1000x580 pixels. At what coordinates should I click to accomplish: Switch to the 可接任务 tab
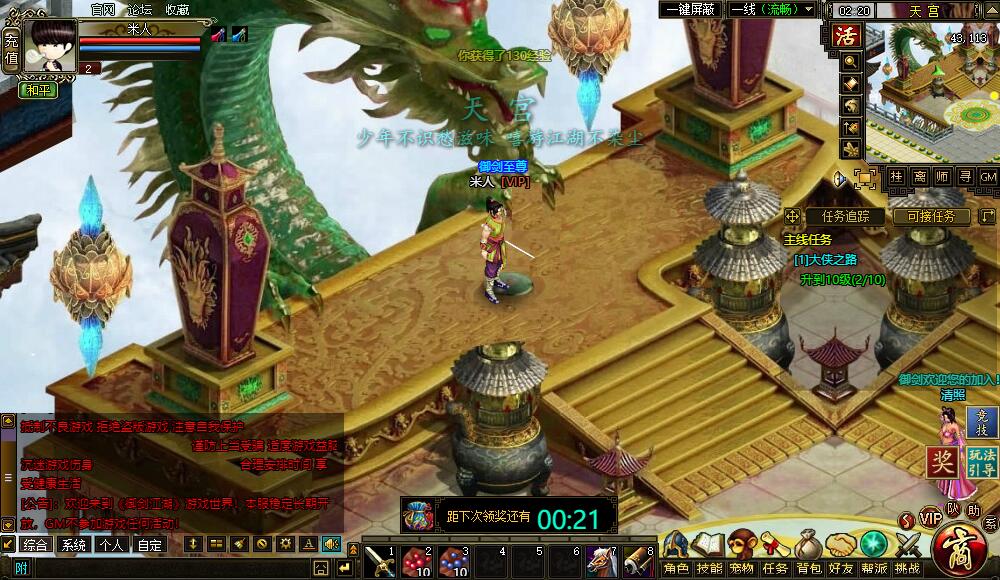(931, 216)
